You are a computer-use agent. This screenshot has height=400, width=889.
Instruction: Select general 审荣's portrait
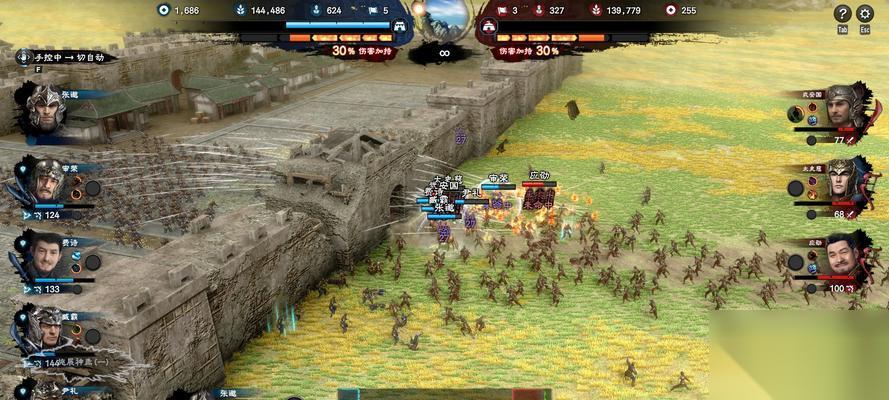coord(46,181)
